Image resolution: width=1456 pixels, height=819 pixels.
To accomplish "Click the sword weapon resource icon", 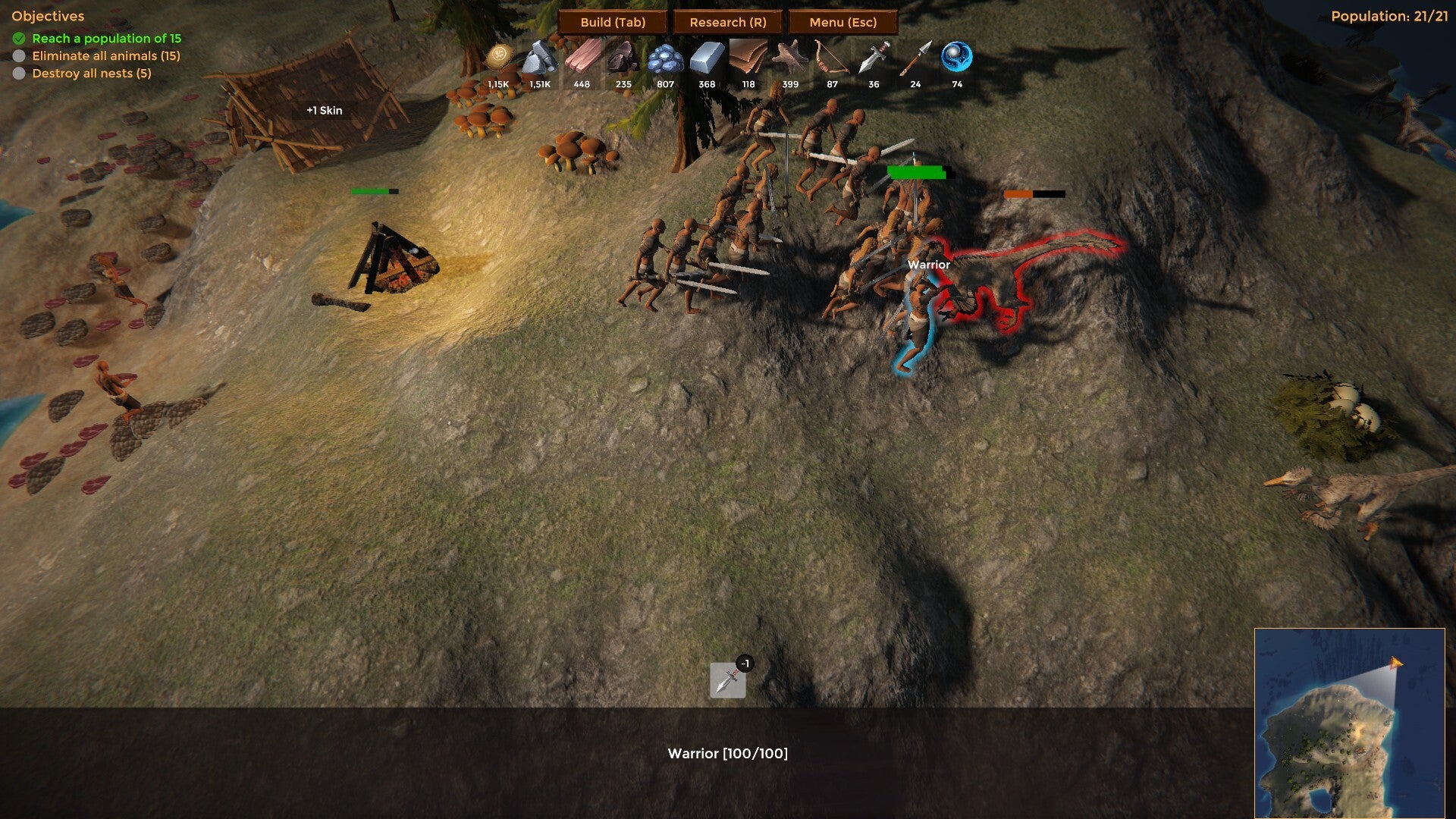I will click(874, 59).
